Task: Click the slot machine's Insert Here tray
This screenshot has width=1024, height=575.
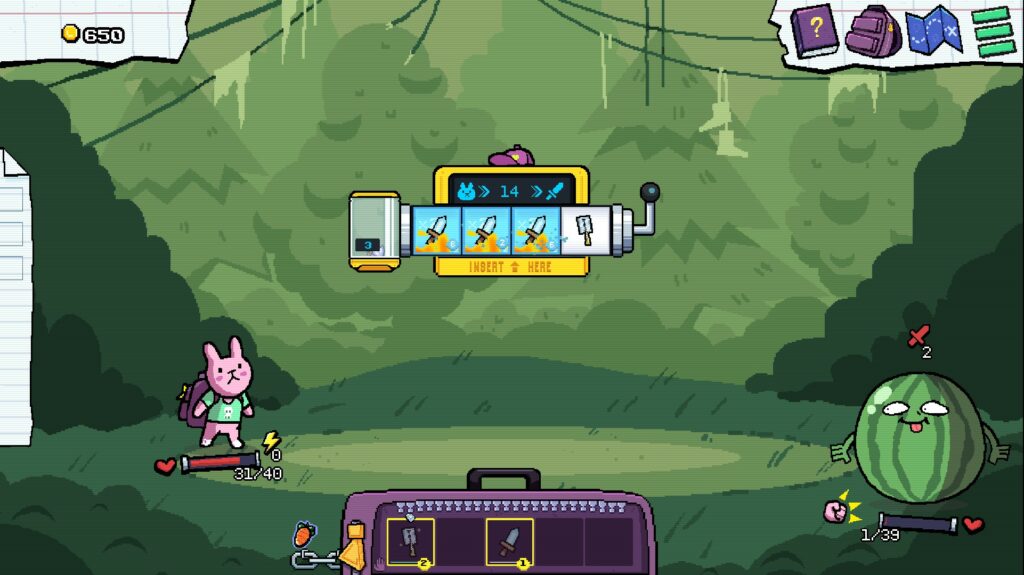Action: (x=510, y=267)
